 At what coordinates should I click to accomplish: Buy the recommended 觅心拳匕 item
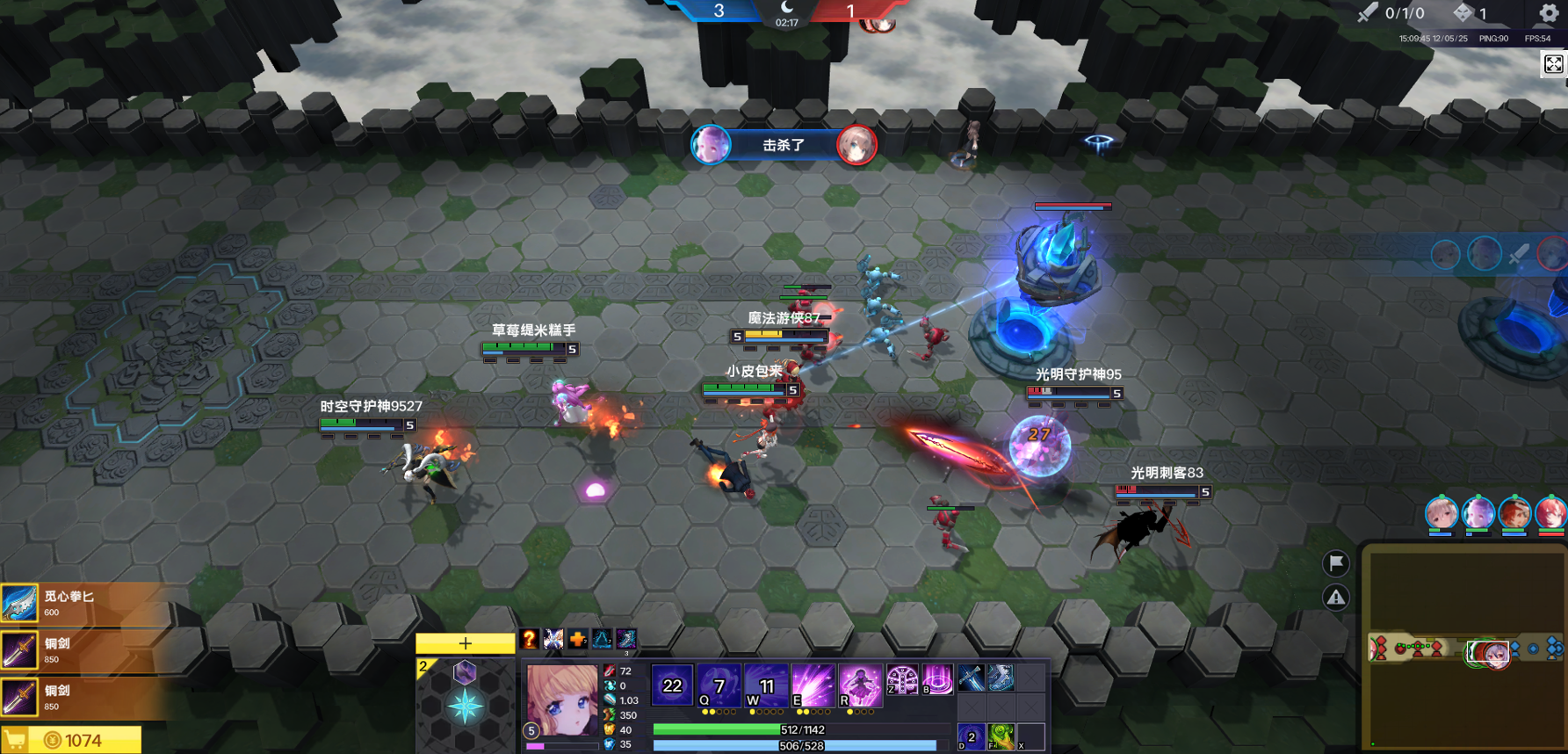(83, 604)
